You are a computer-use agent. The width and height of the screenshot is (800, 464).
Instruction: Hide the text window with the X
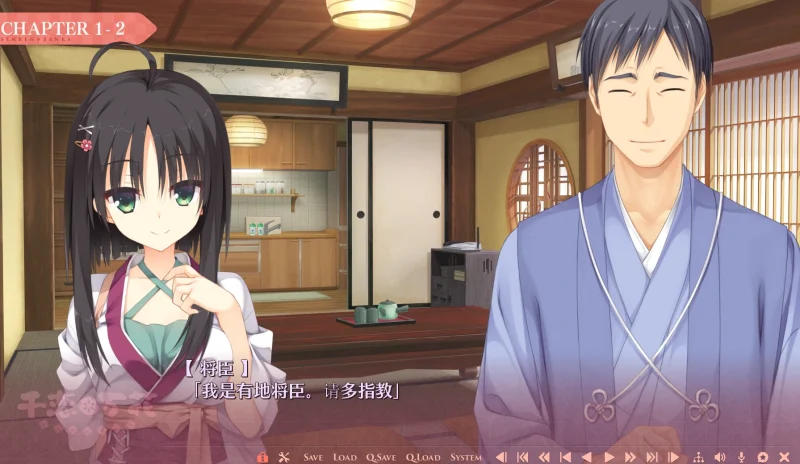tap(784, 457)
